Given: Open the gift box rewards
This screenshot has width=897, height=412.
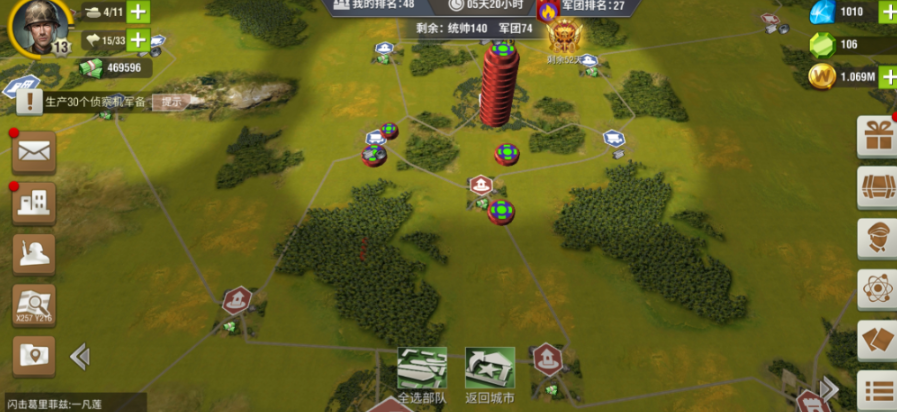Looking at the screenshot, I should (x=878, y=136).
